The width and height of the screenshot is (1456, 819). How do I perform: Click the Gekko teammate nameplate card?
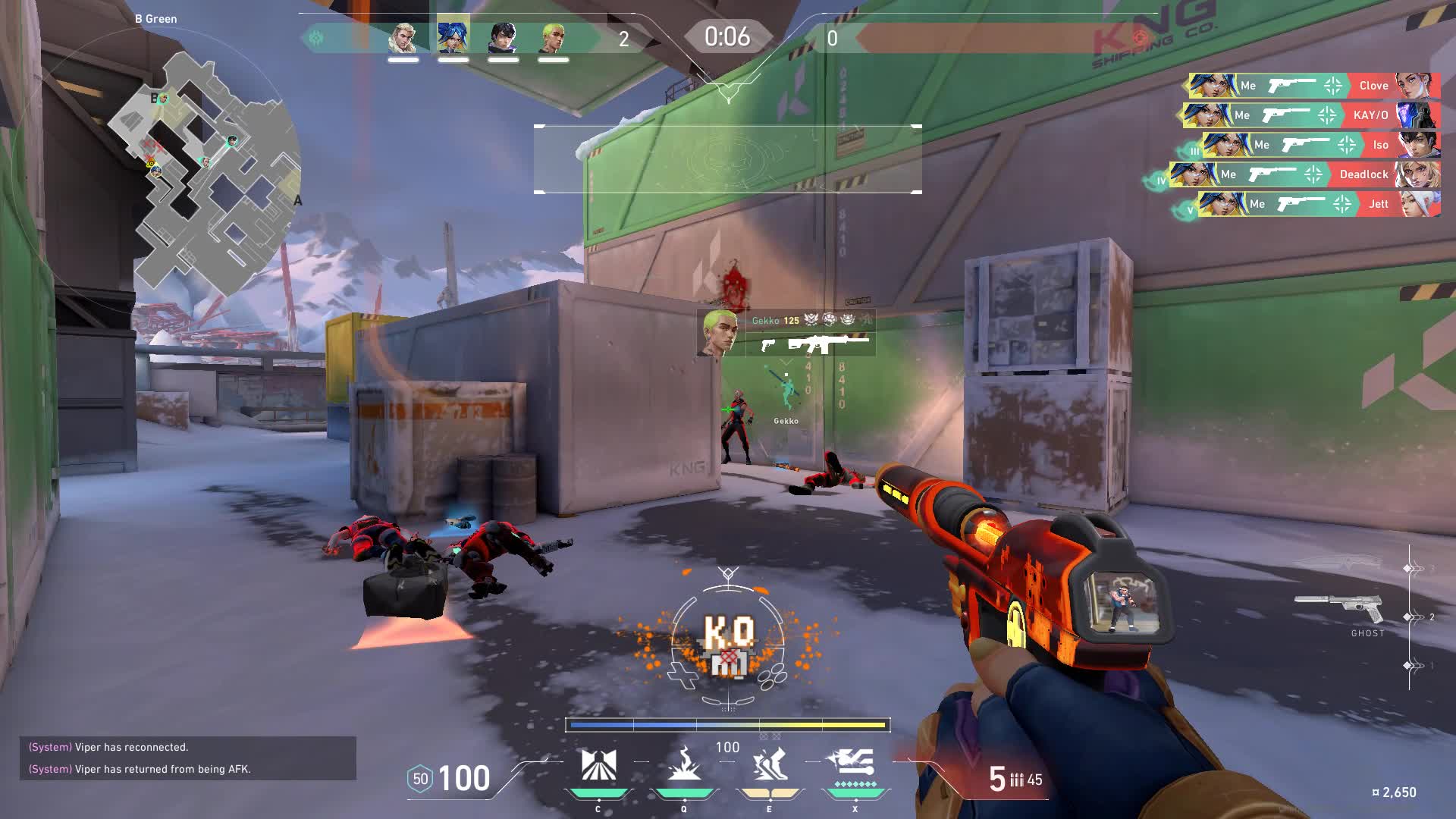(786, 332)
